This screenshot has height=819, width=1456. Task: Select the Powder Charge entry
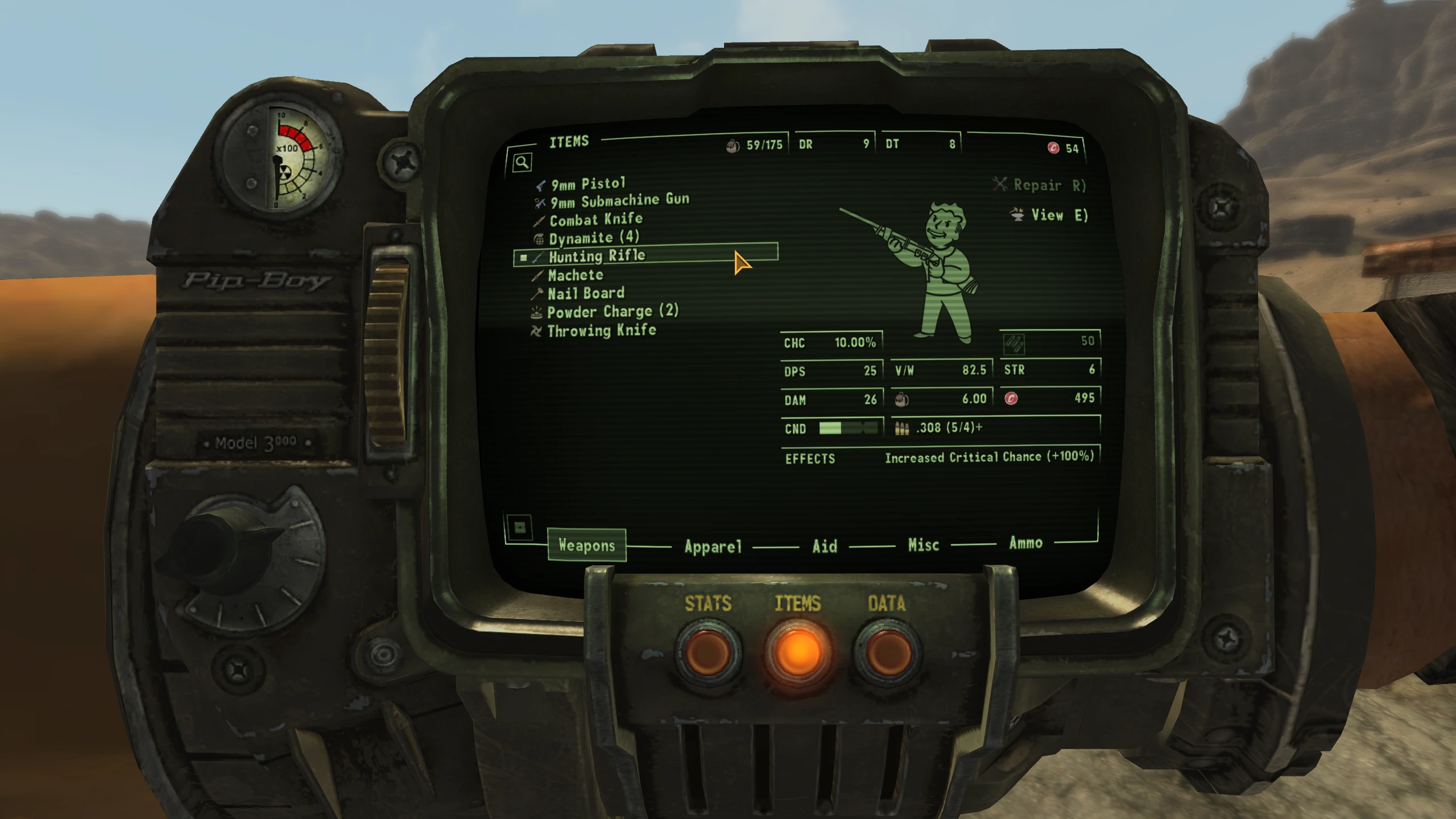coord(612,312)
